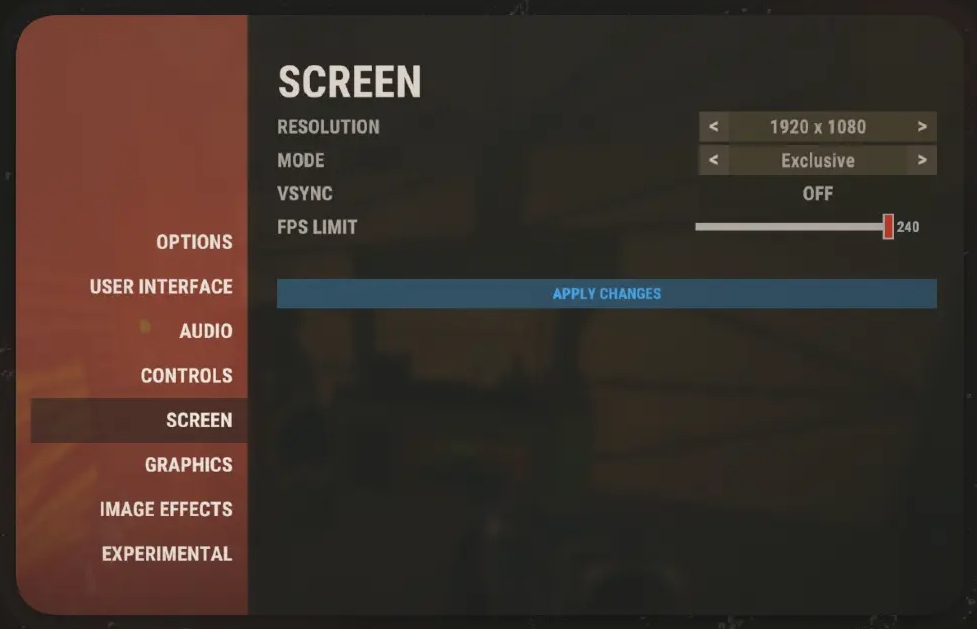Switch screen mode with the right arrow
This screenshot has width=977, height=629.
coord(922,160)
